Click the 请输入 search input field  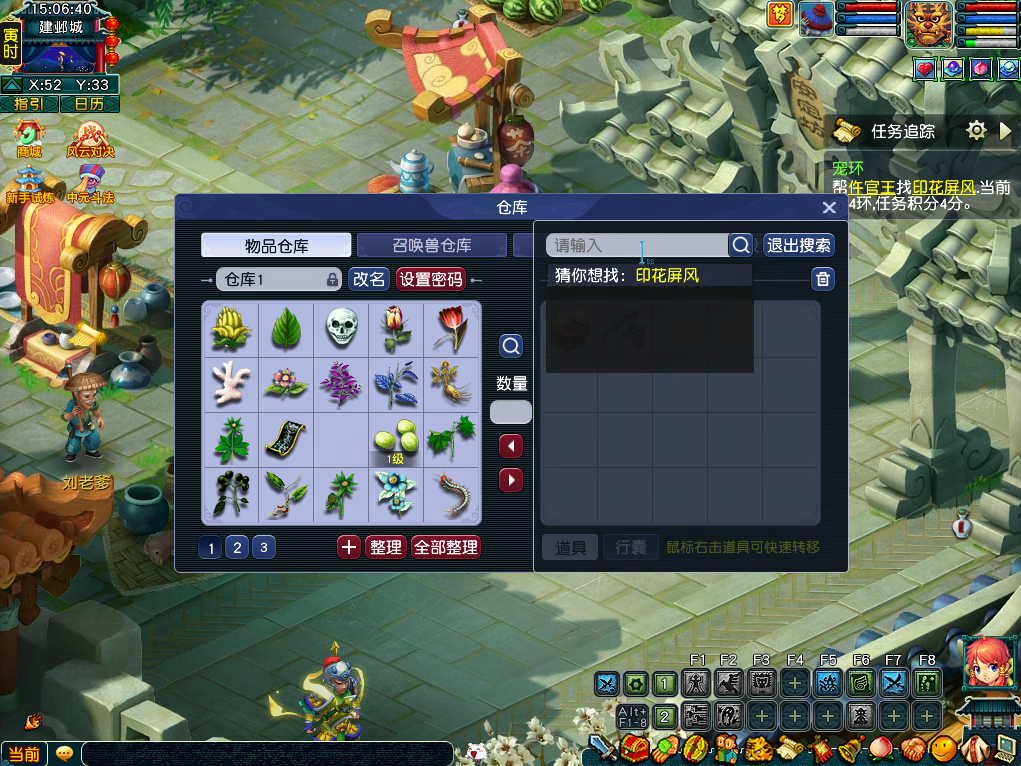coord(636,245)
